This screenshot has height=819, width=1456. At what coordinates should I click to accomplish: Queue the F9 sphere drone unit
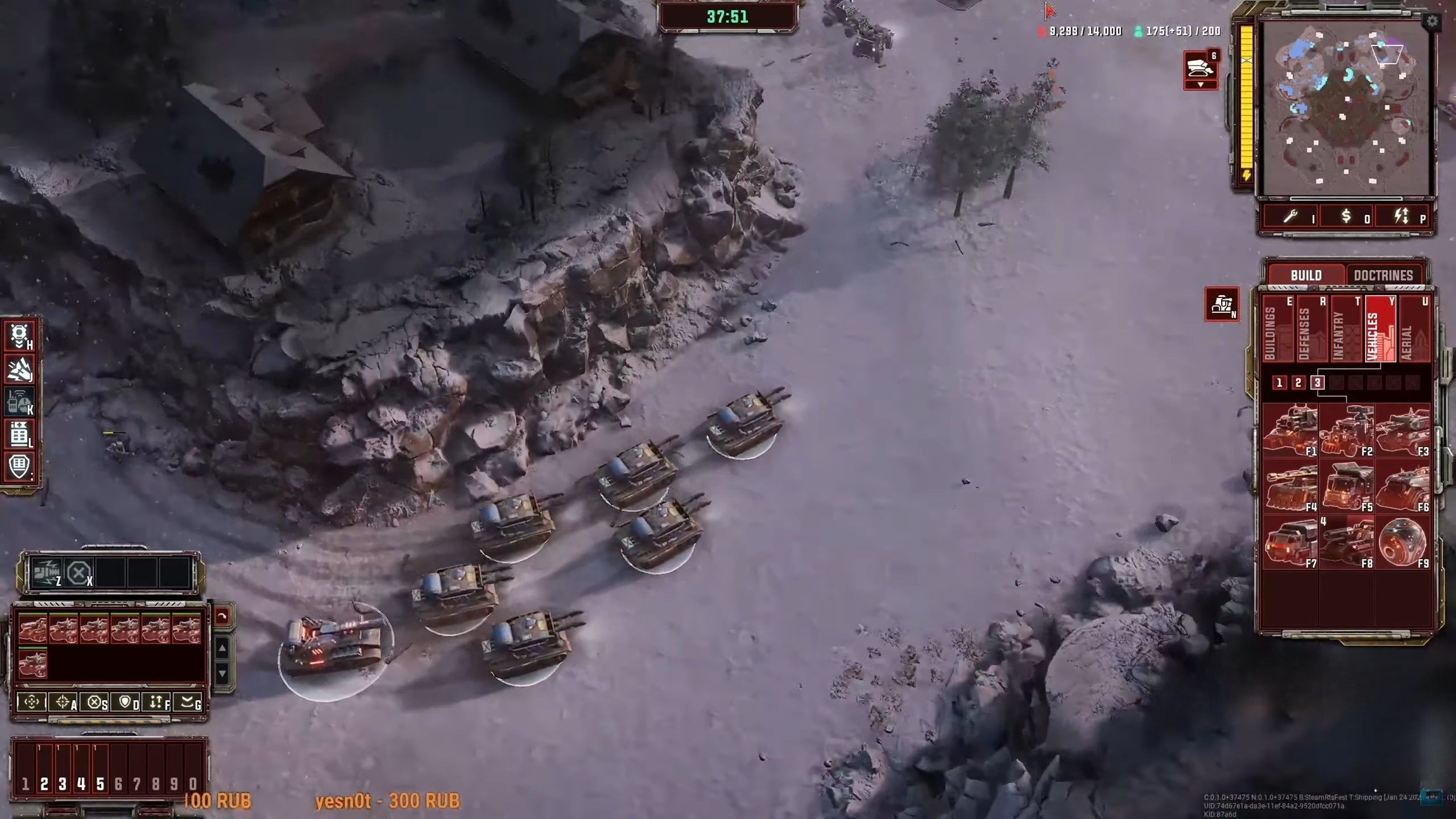click(x=1402, y=543)
